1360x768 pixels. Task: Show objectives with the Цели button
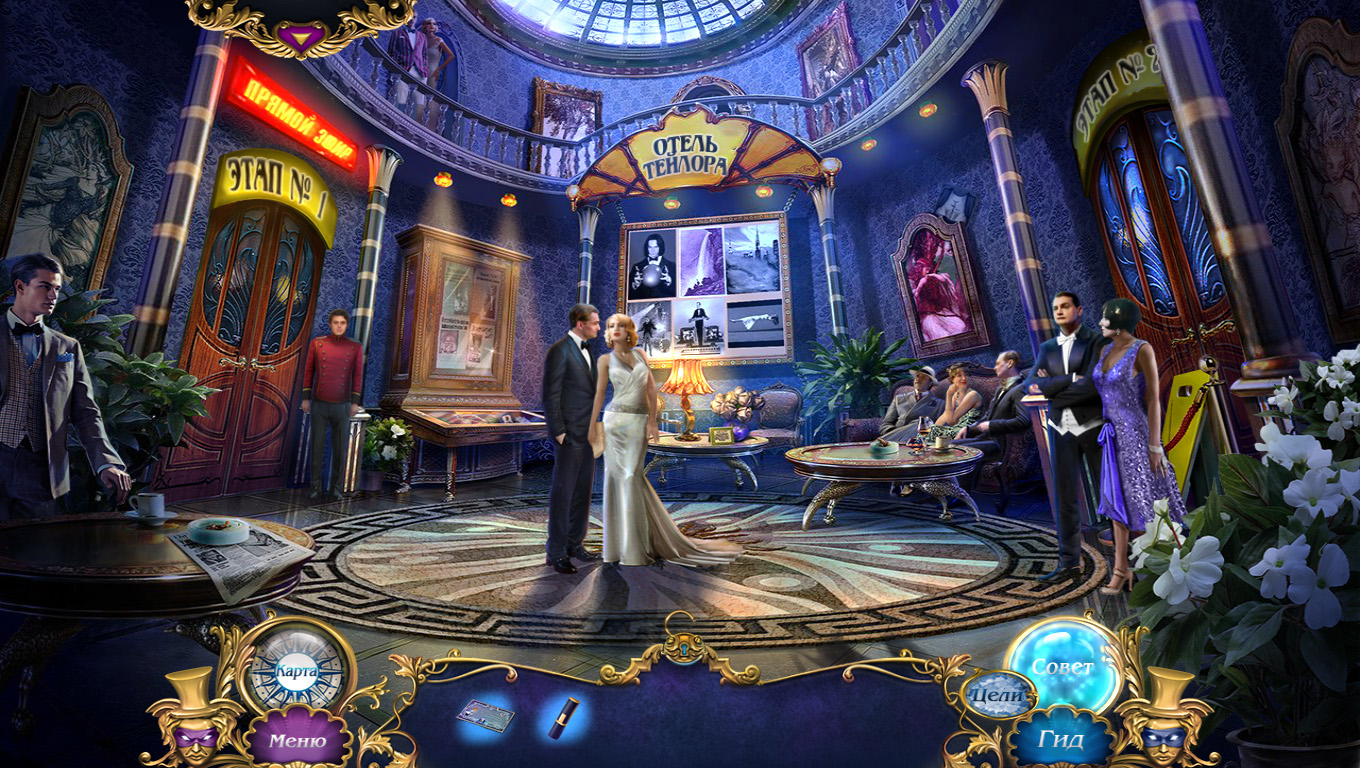pyautogui.click(x=998, y=694)
